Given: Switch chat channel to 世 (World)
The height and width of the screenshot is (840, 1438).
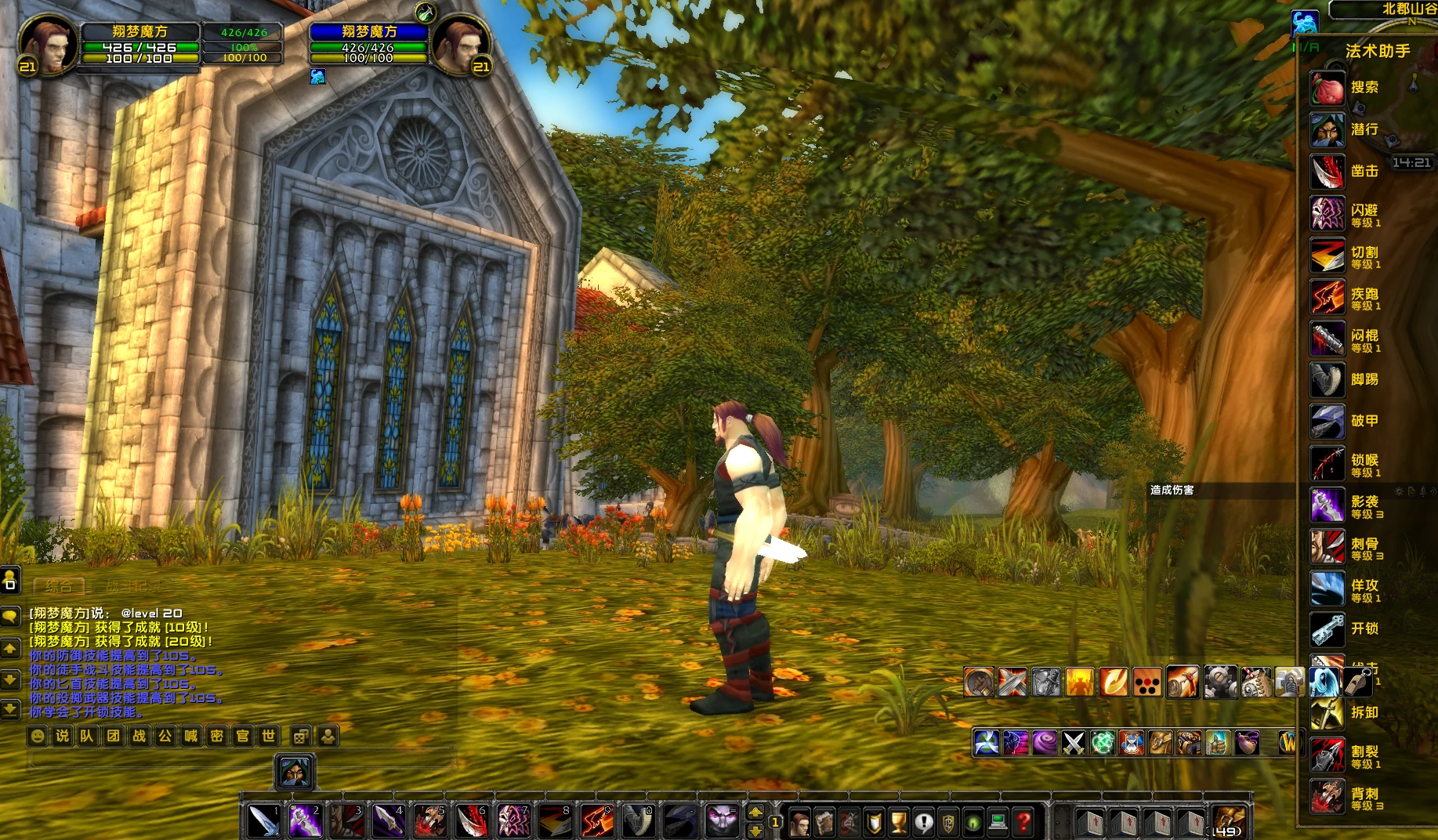Looking at the screenshot, I should coord(269,736).
